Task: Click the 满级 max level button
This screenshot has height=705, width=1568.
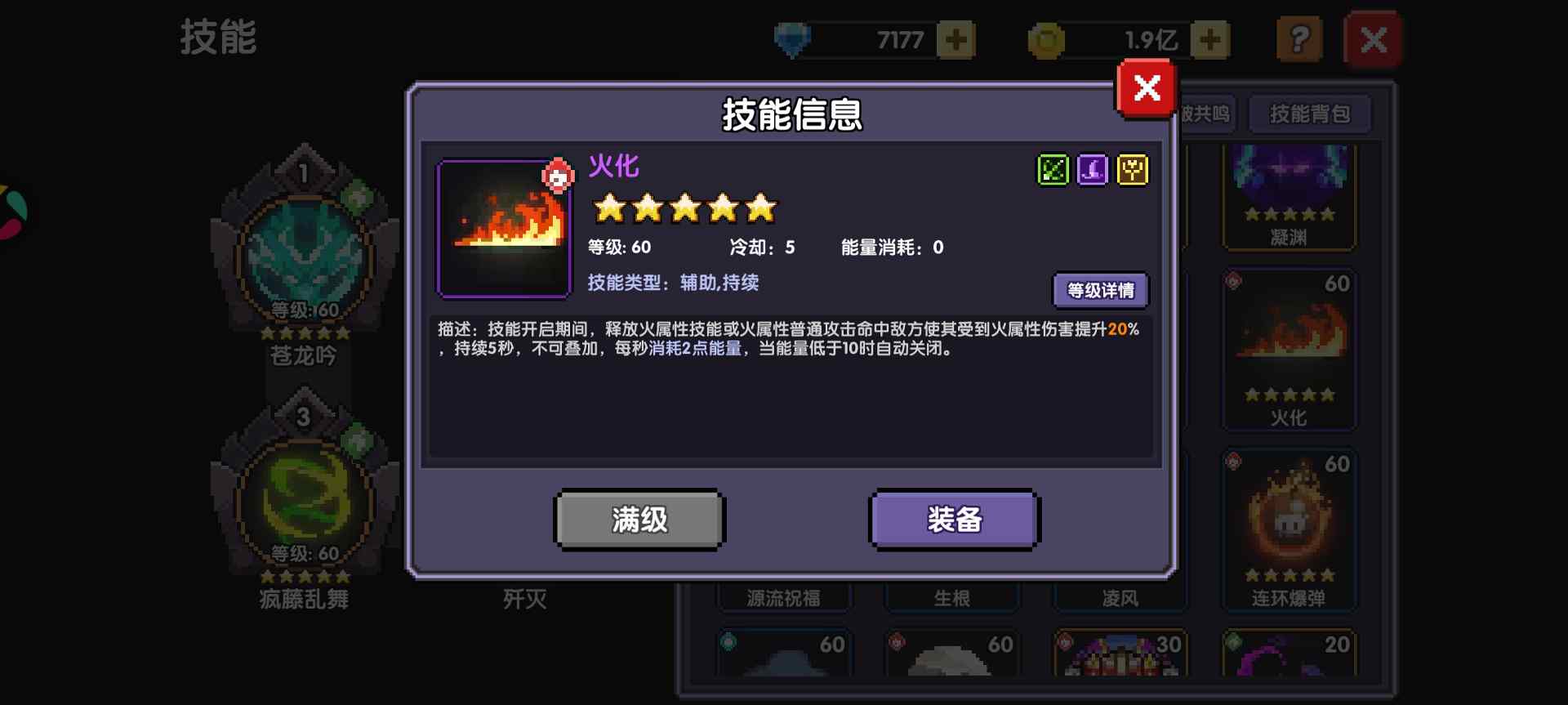Action: pos(639,519)
